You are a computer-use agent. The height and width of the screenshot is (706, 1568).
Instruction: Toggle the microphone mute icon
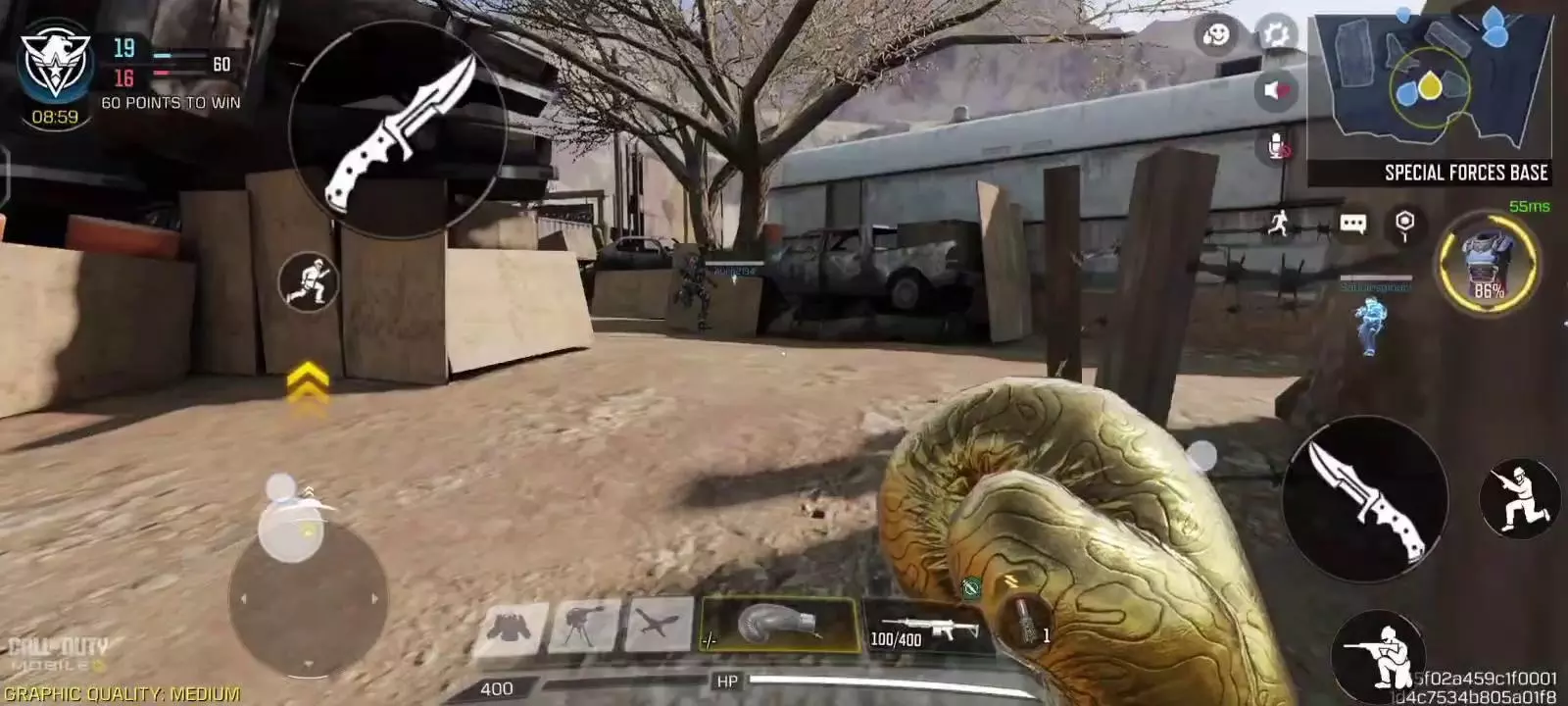(x=1278, y=147)
